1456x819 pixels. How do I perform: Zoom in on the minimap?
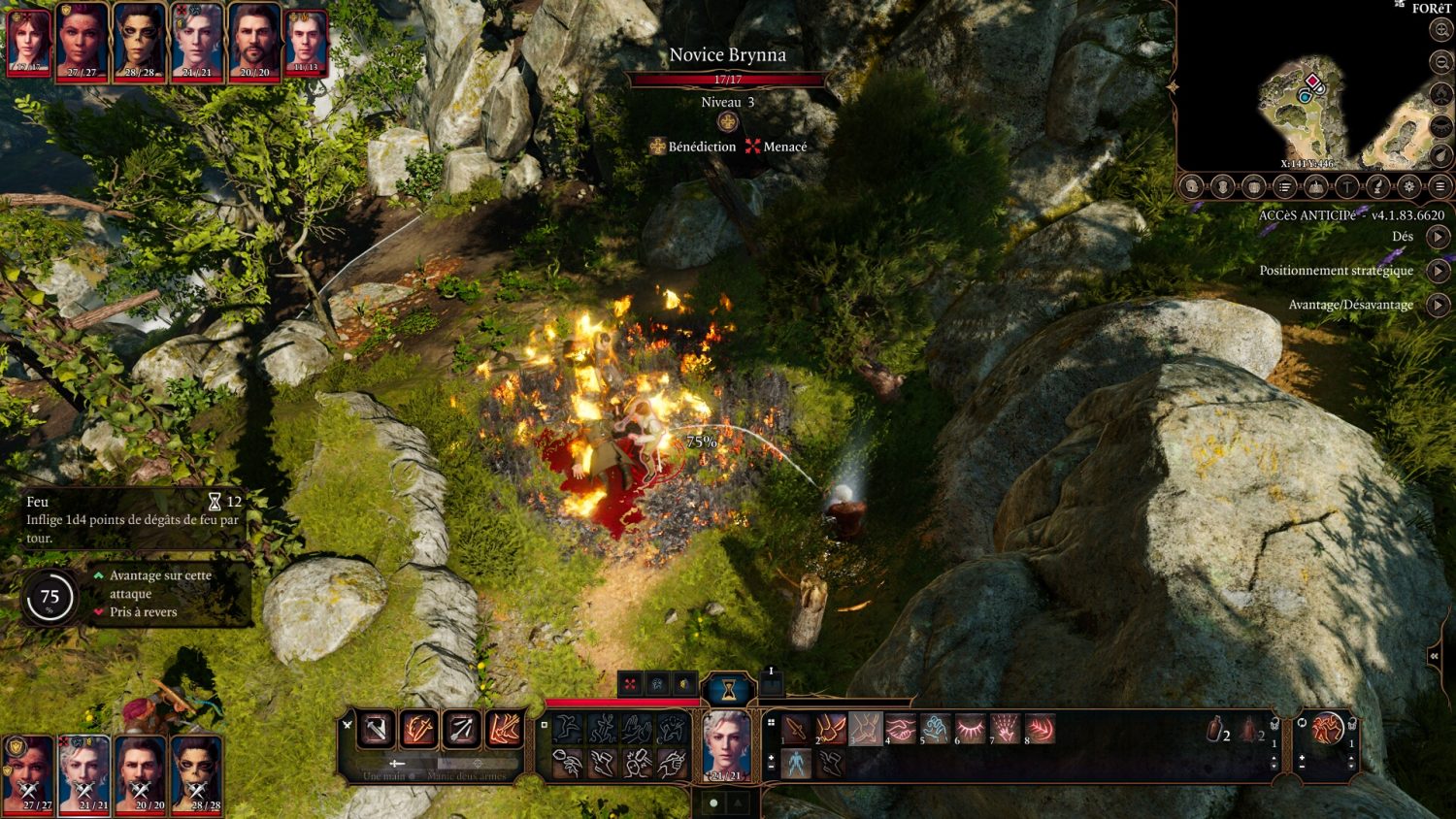[x=1441, y=30]
